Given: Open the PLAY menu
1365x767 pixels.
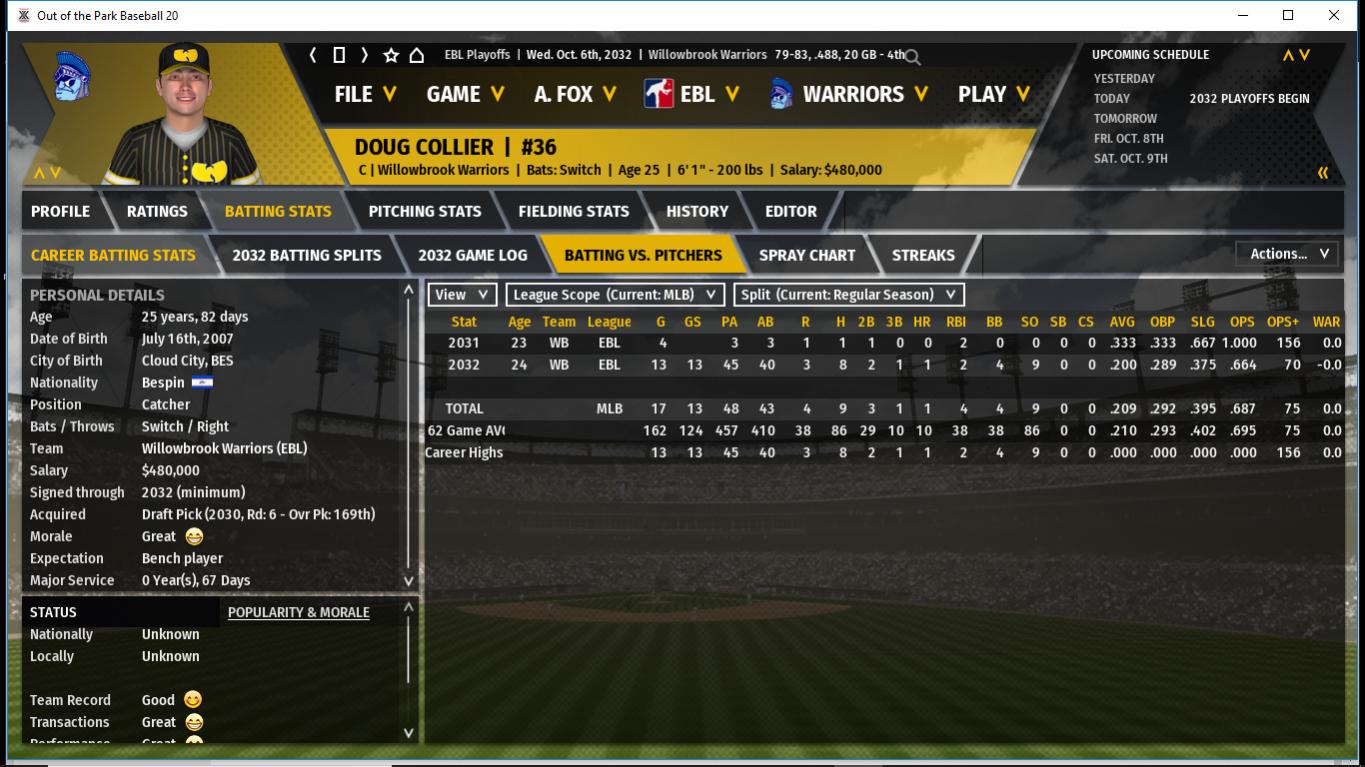Looking at the screenshot, I should [x=993, y=94].
